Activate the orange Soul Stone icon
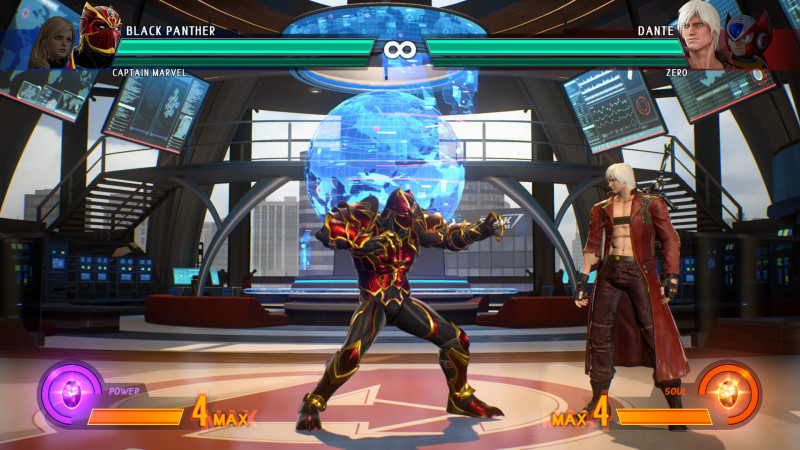Viewport: 800px width, 450px height. (729, 394)
